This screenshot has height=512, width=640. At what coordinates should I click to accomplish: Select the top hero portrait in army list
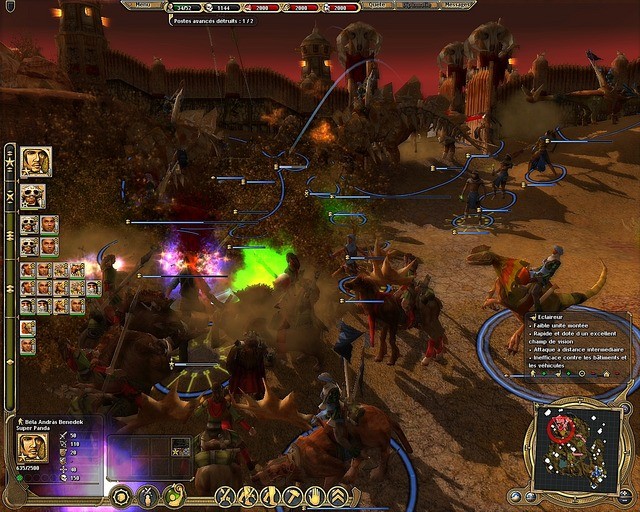35,162
